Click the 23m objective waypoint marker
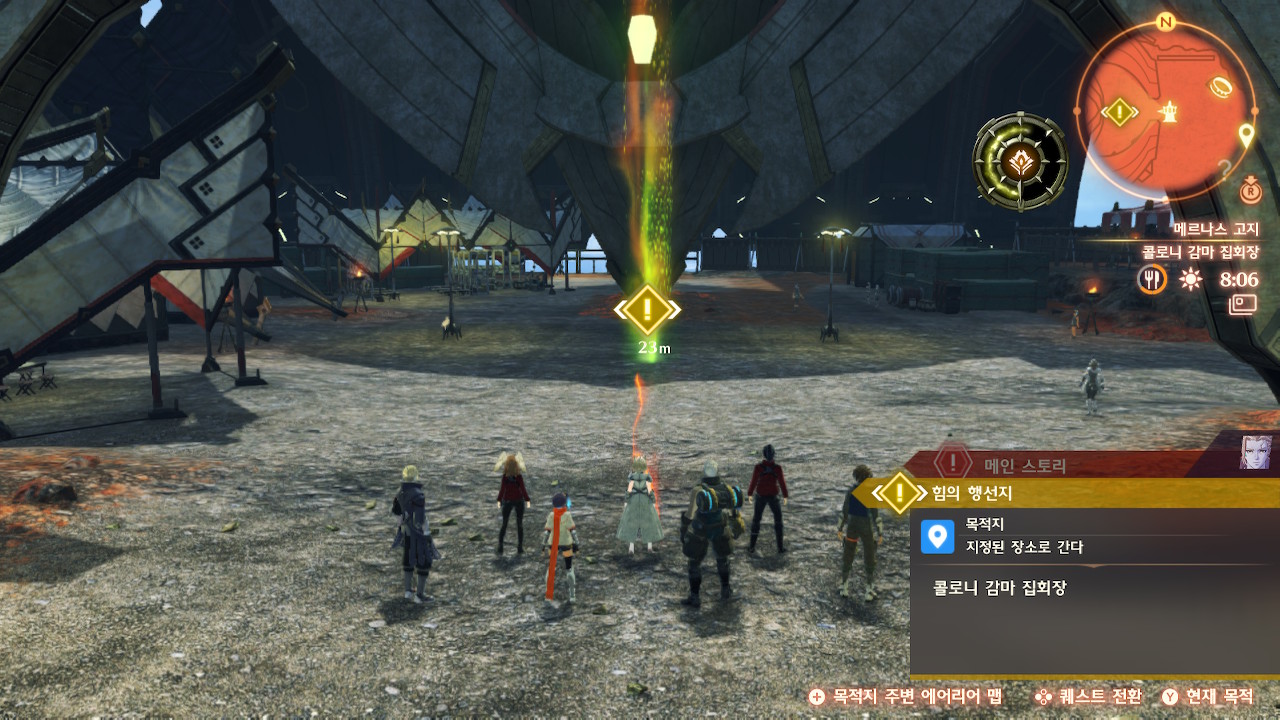The height and width of the screenshot is (720, 1280). tap(647, 310)
